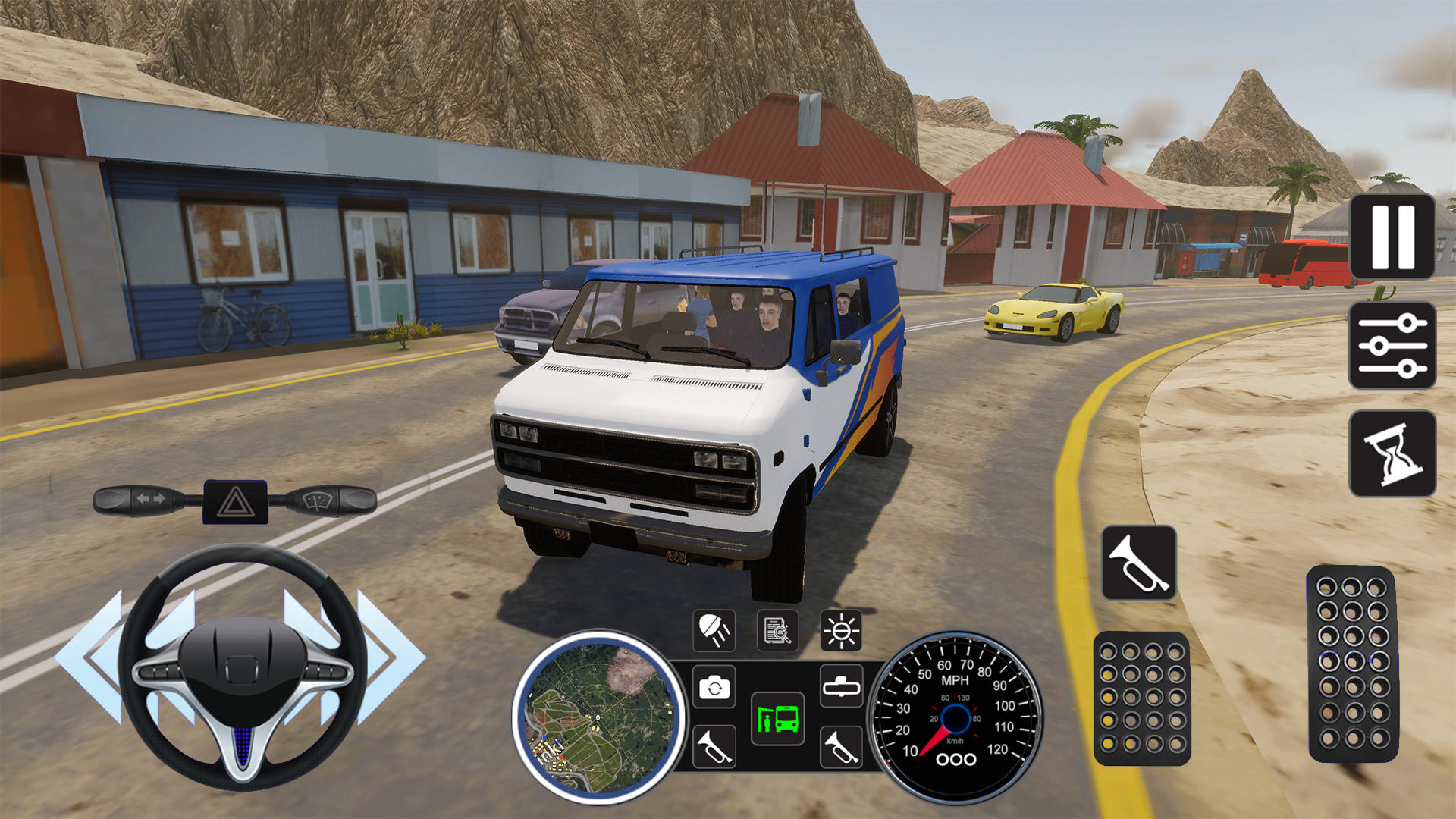Screen dimensions: 1456x819
Task: Open the circular minimap
Action: tap(599, 716)
